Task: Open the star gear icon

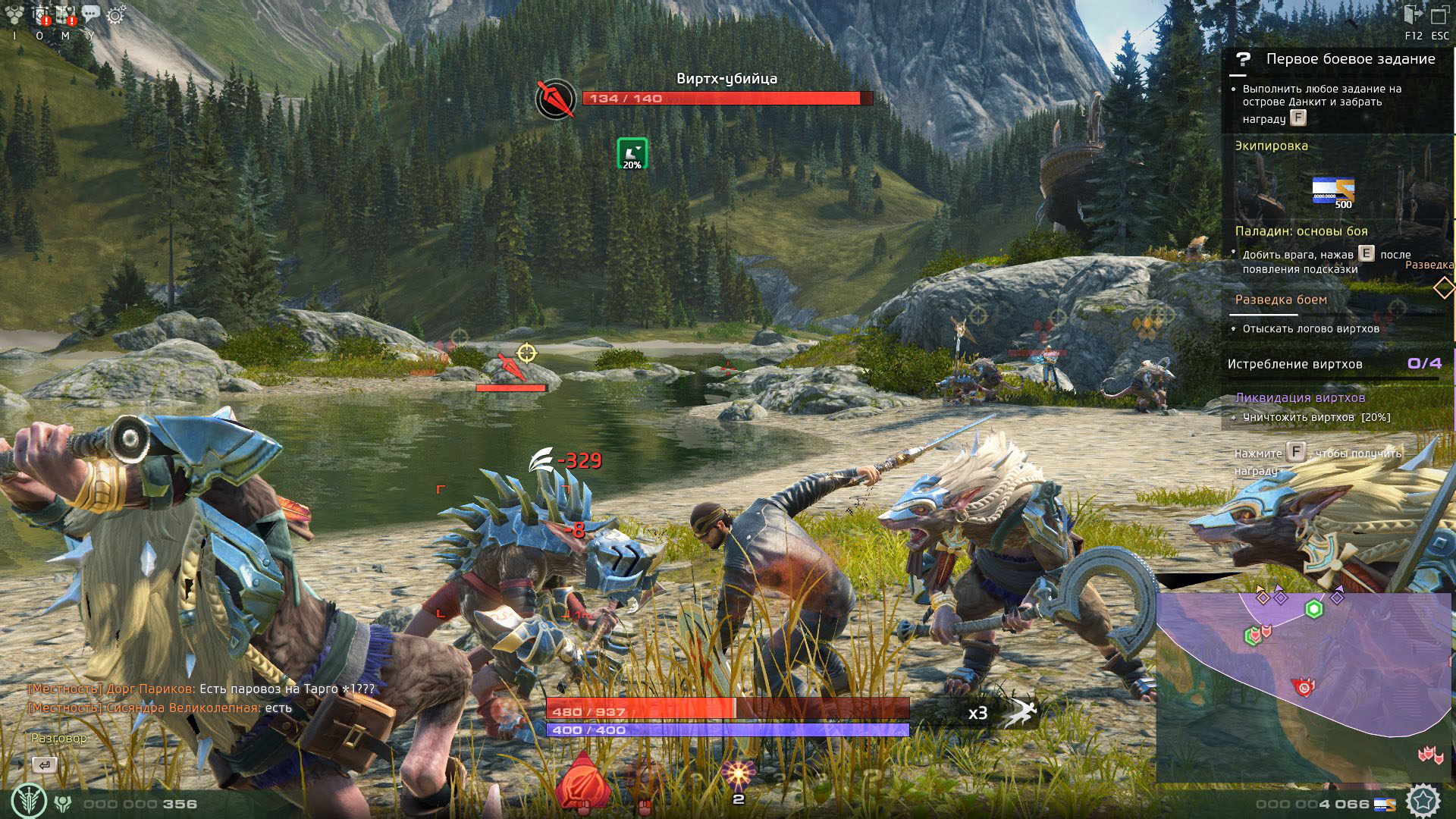Action: pyautogui.click(x=1423, y=800)
